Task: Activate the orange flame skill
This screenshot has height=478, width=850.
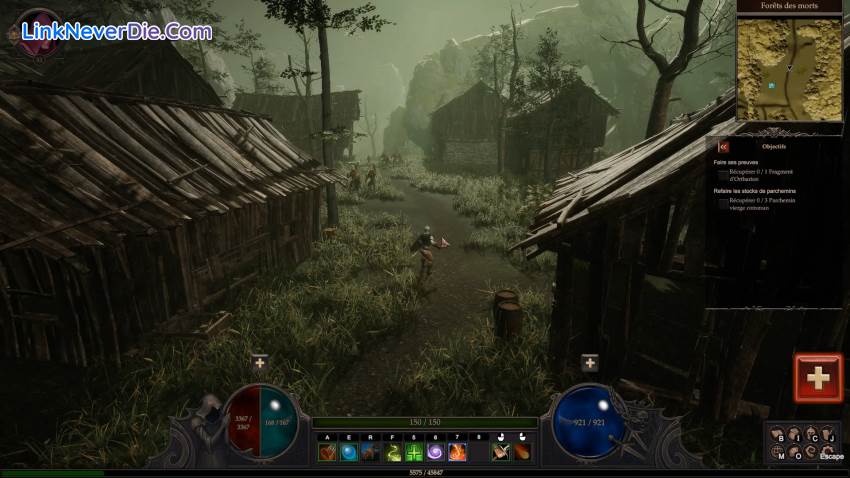Action: point(457,453)
